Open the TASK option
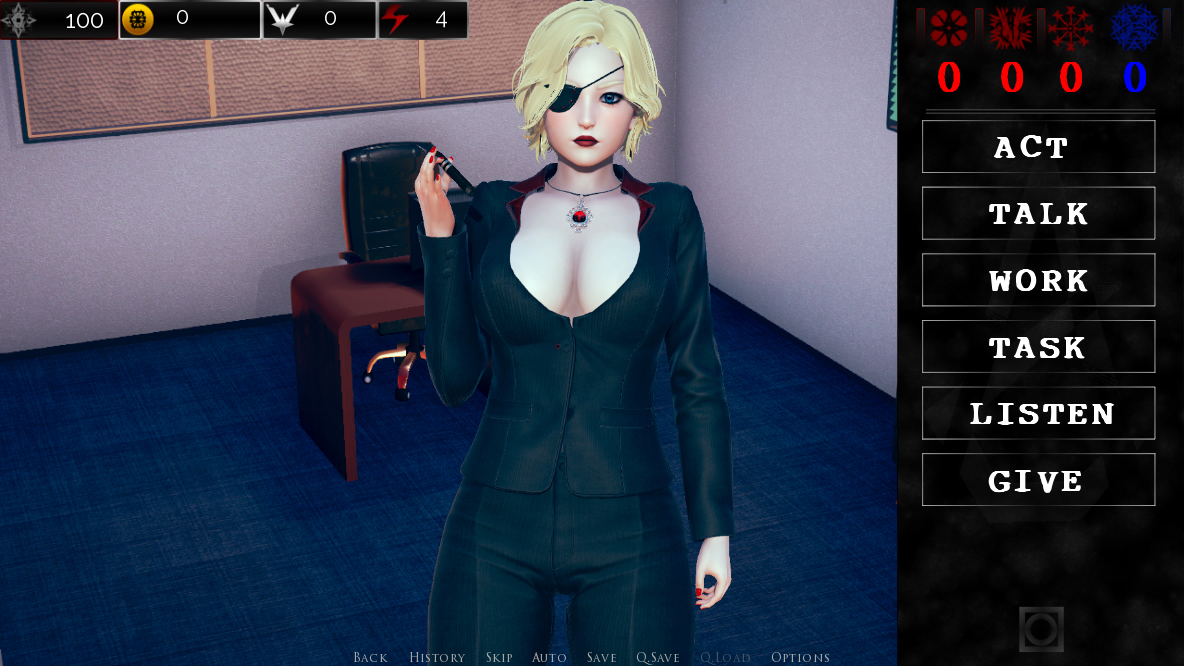 click(x=1038, y=347)
